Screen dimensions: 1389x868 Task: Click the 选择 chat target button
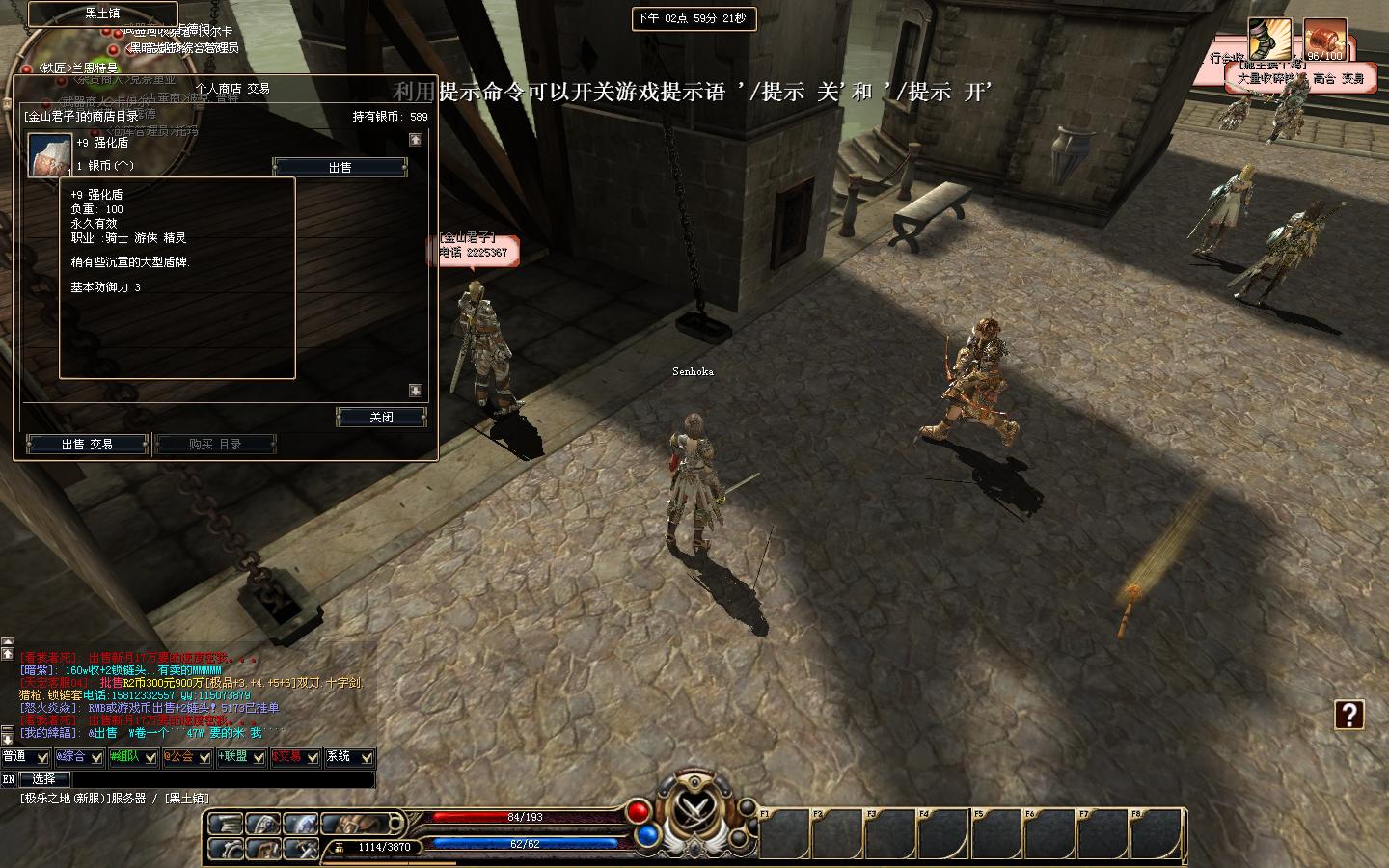[x=44, y=779]
